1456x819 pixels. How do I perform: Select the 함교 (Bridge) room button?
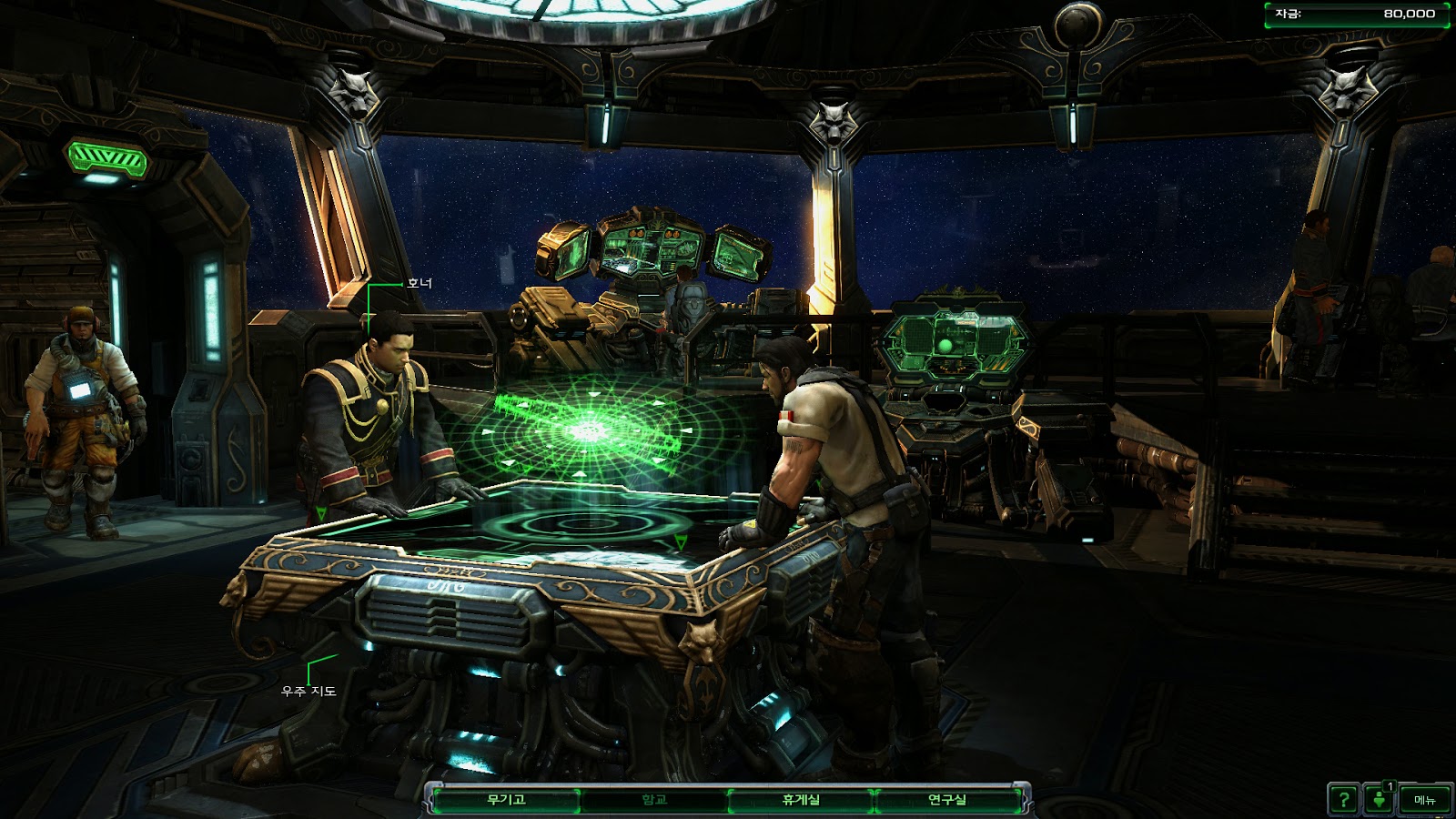tap(654, 800)
